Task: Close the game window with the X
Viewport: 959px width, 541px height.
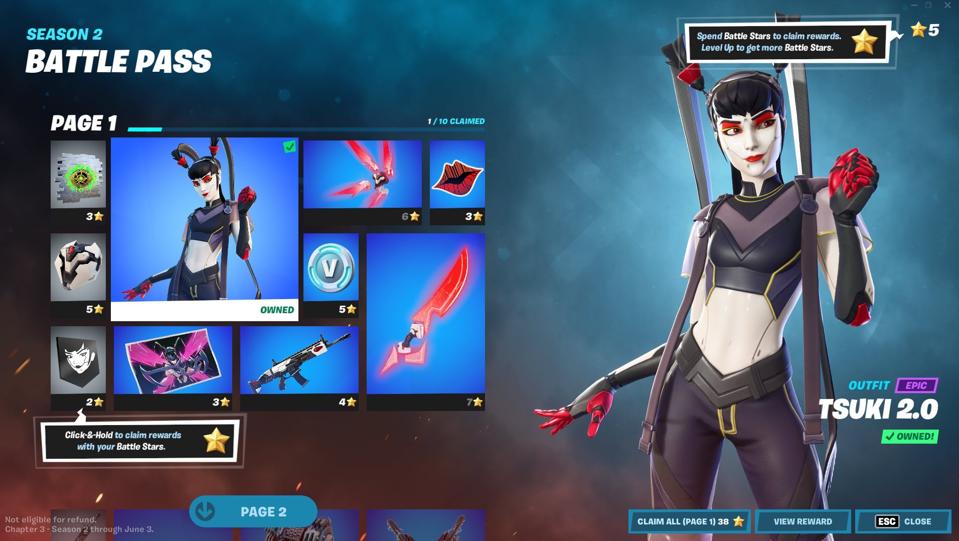Action: pyautogui.click(x=948, y=6)
